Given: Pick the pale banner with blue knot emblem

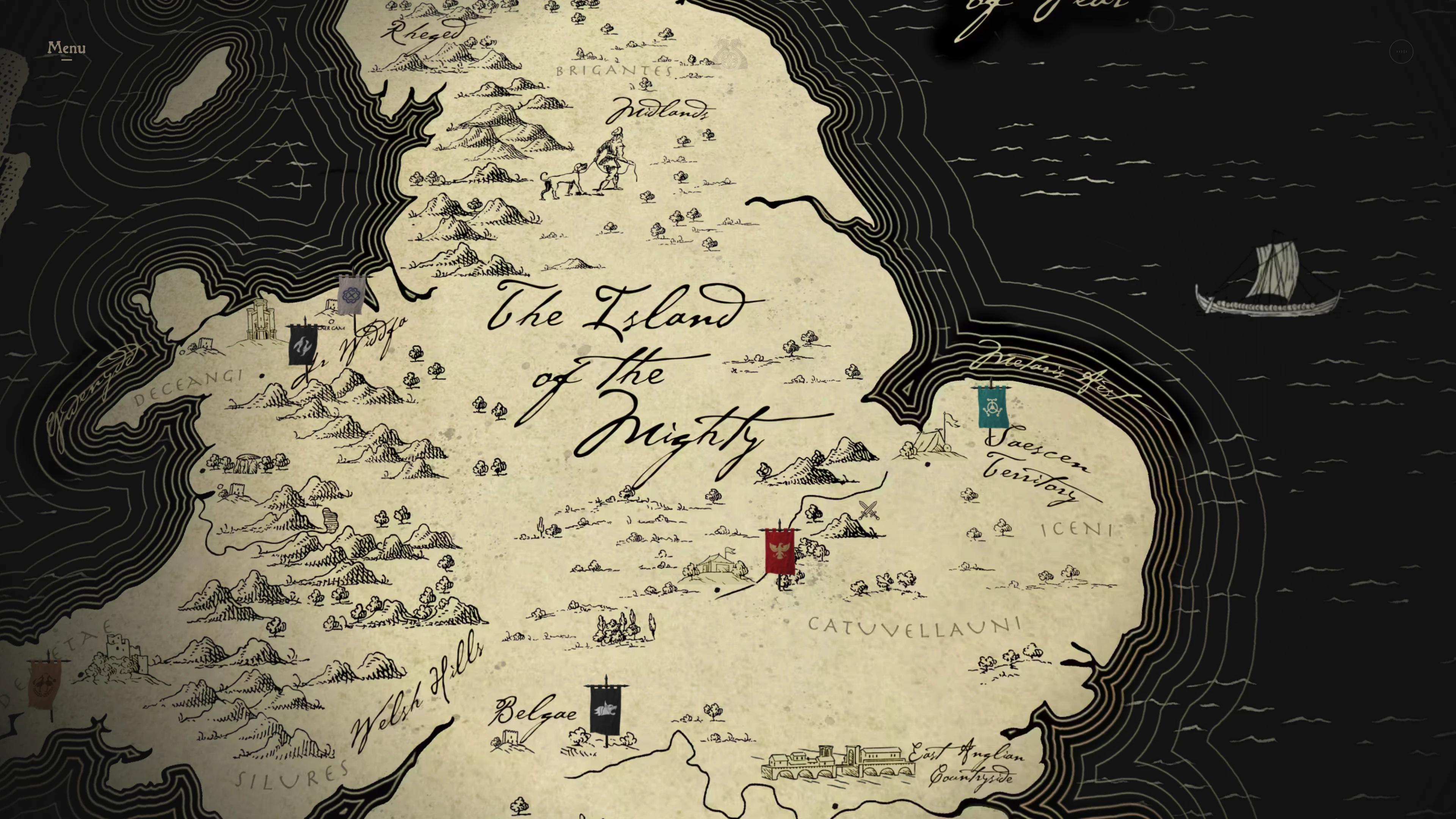Looking at the screenshot, I should click(x=351, y=295).
